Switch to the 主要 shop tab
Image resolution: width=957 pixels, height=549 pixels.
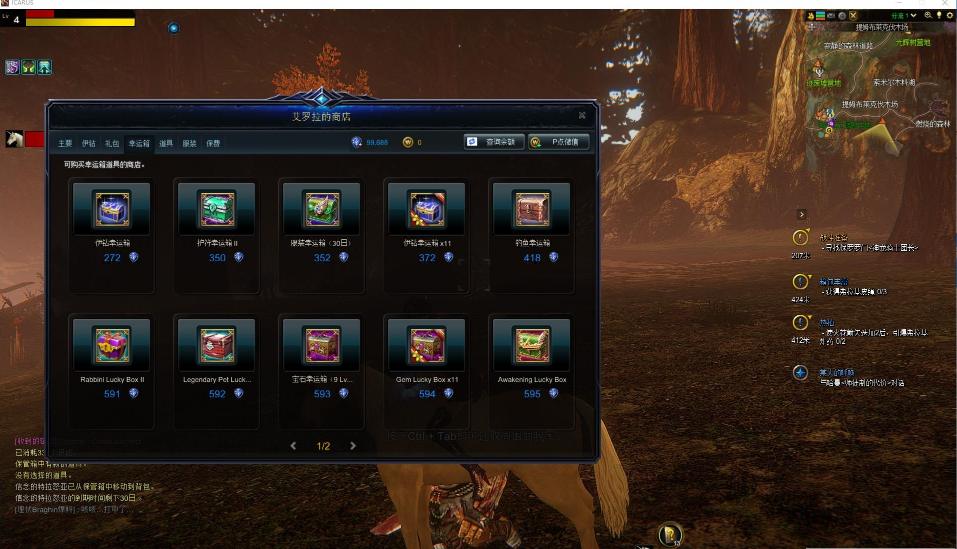(65, 143)
